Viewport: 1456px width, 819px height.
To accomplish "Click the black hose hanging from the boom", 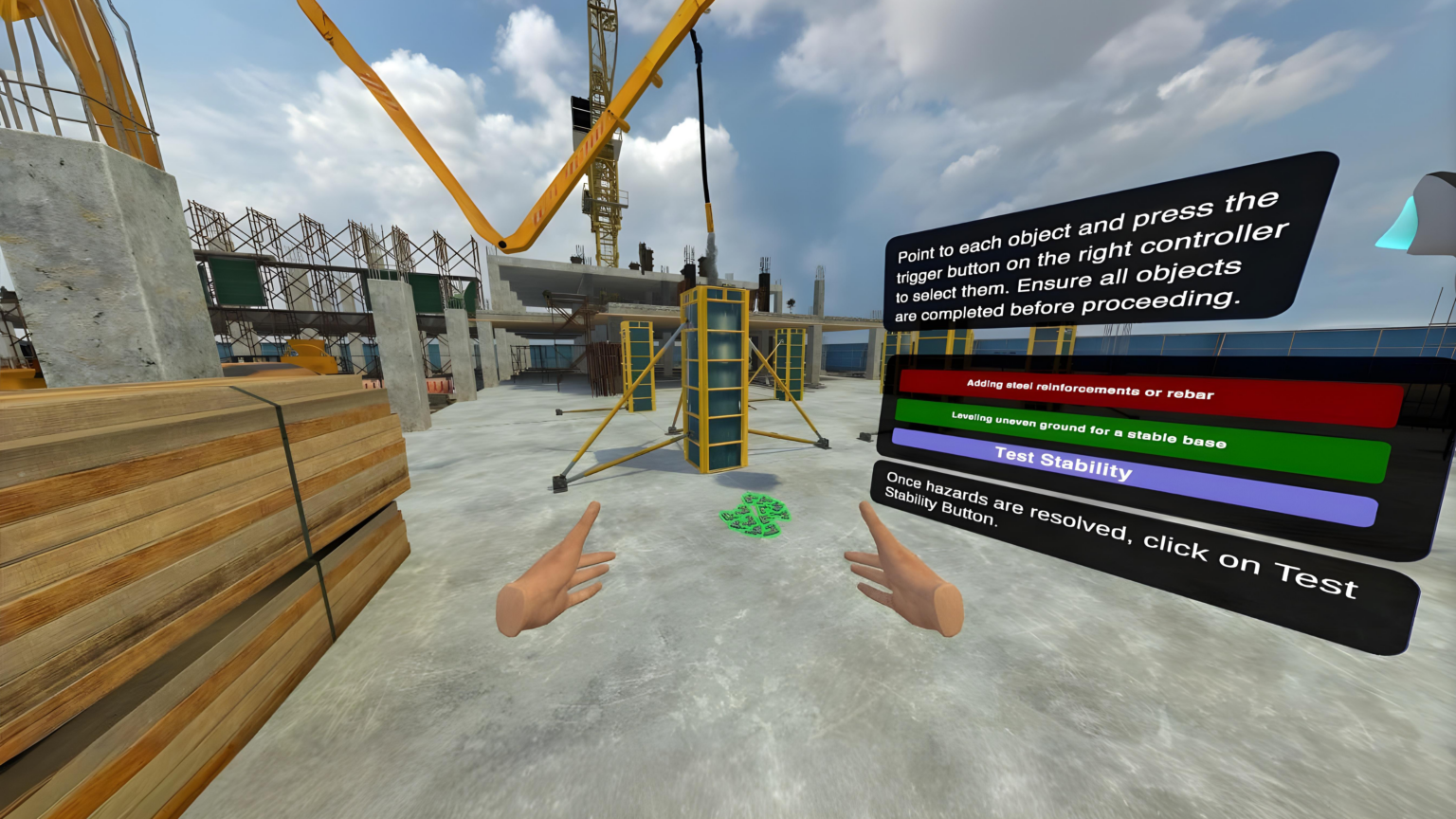I will (x=703, y=114).
